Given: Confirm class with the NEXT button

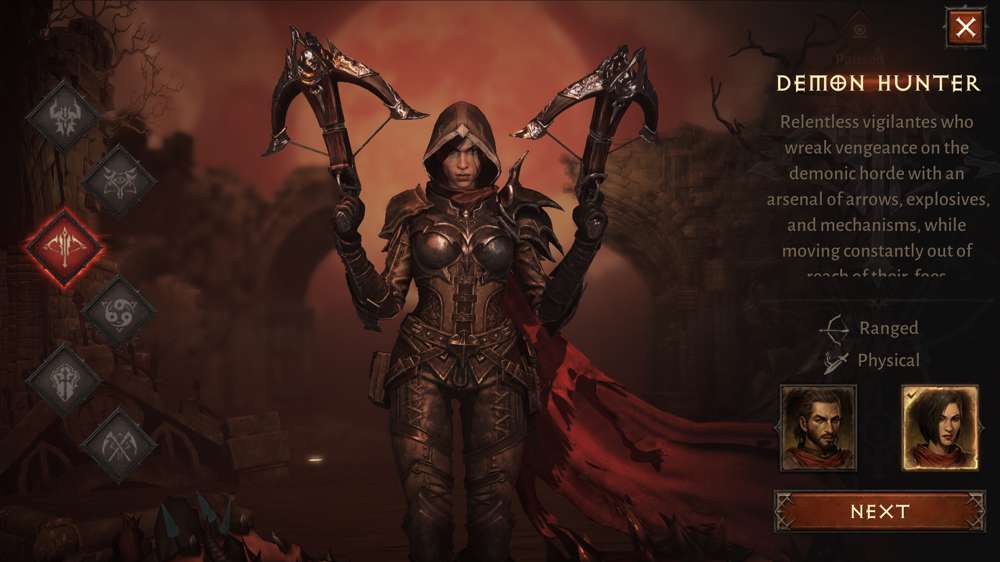Looking at the screenshot, I should pos(879,511).
